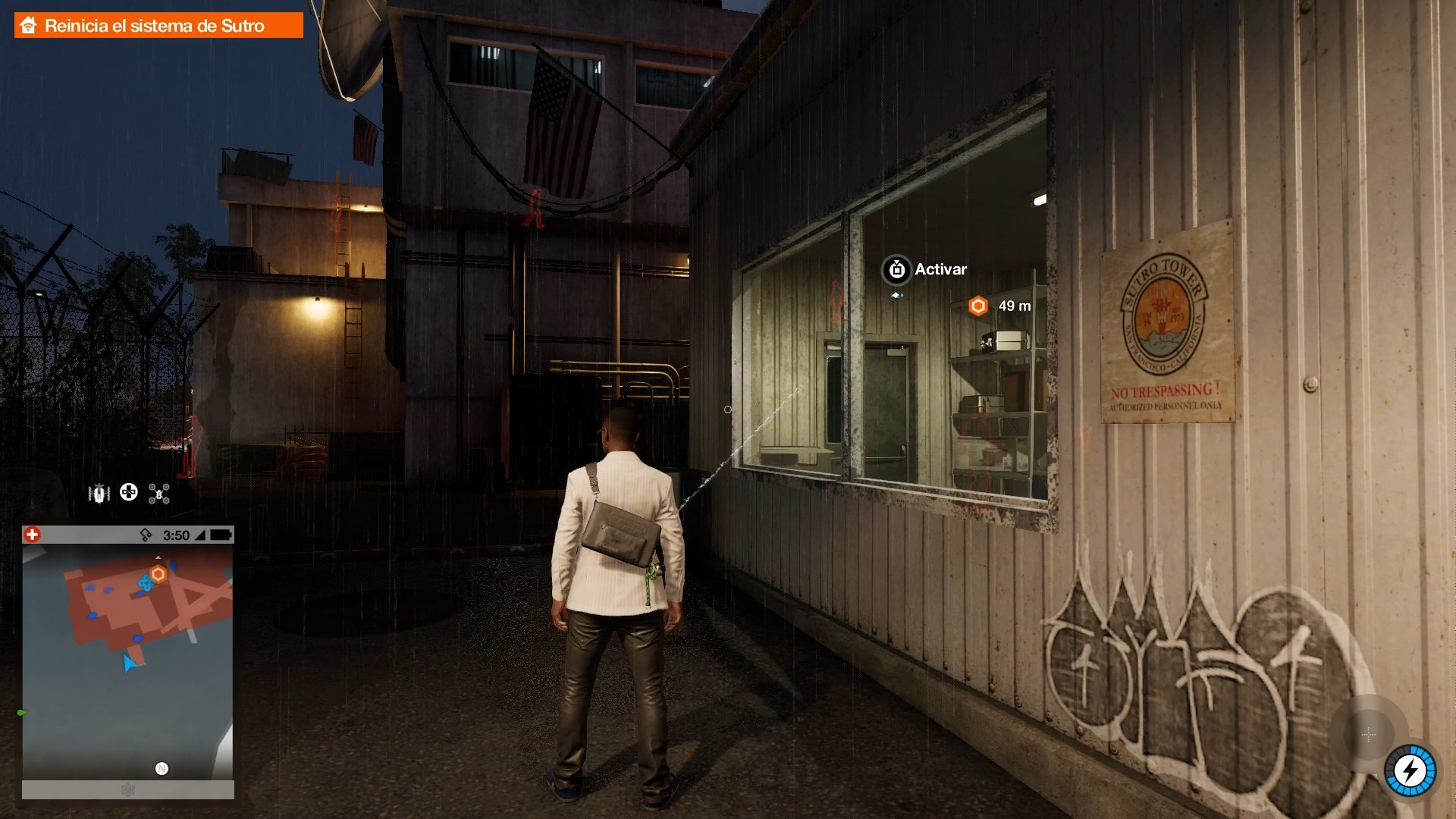Click the network connection icon on minimap bar
The height and width of the screenshot is (819, 1456).
click(x=147, y=535)
